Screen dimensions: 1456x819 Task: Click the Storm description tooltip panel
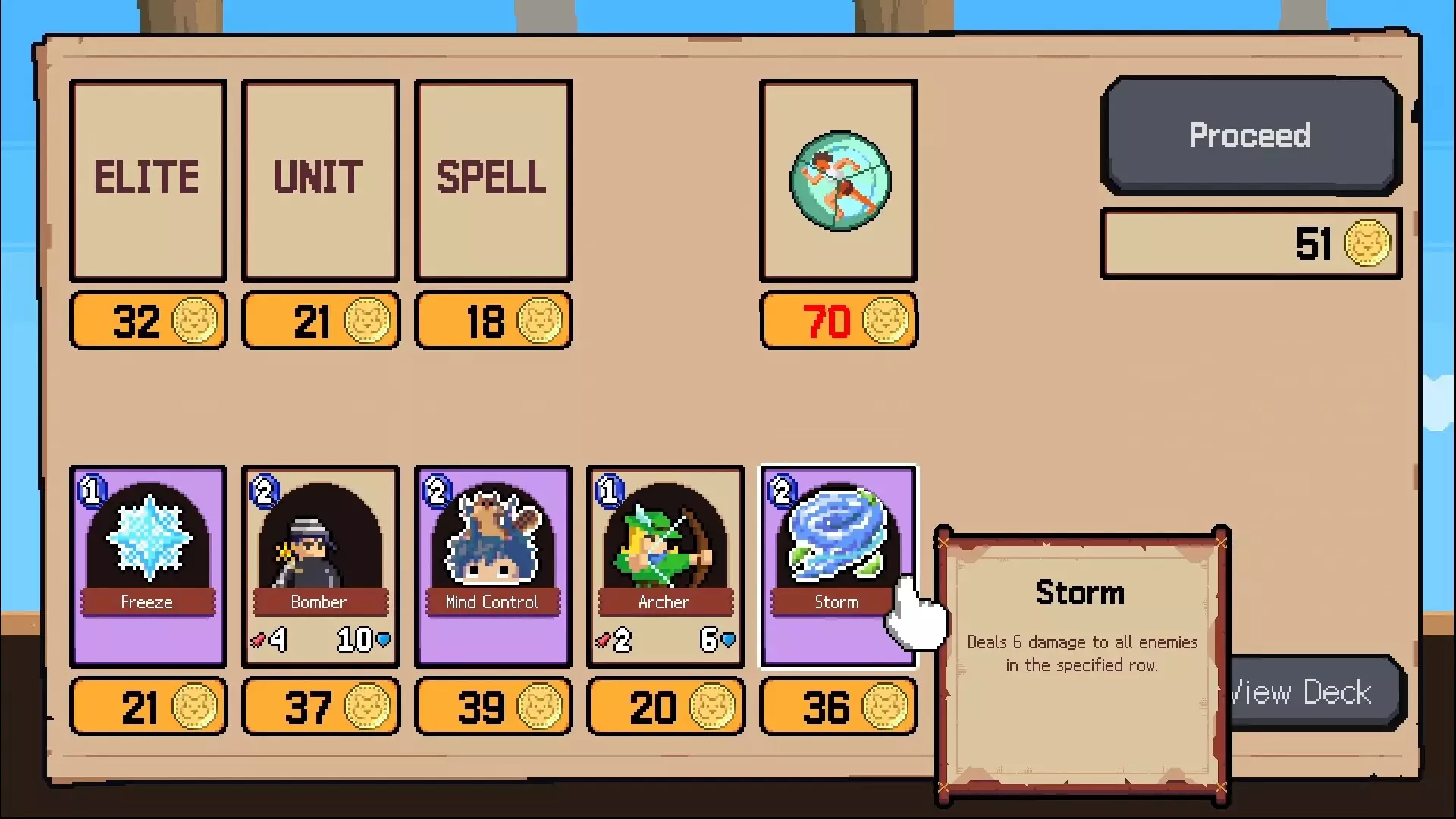pyautogui.click(x=1080, y=660)
